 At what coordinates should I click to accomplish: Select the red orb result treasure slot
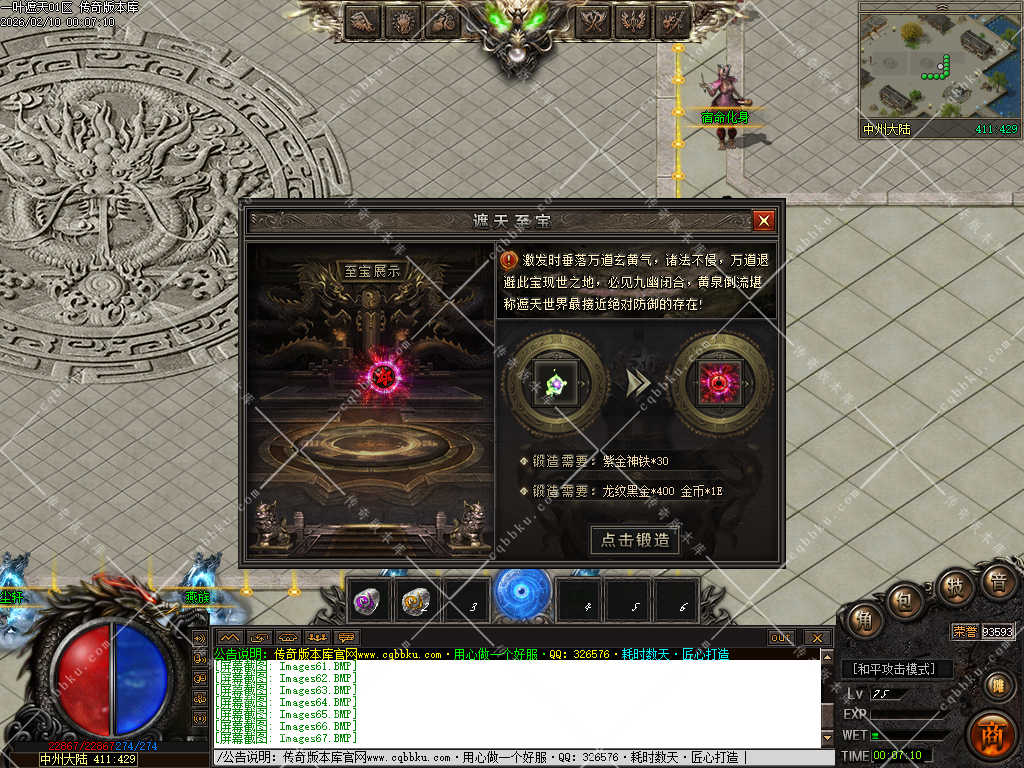pyautogui.click(x=720, y=383)
